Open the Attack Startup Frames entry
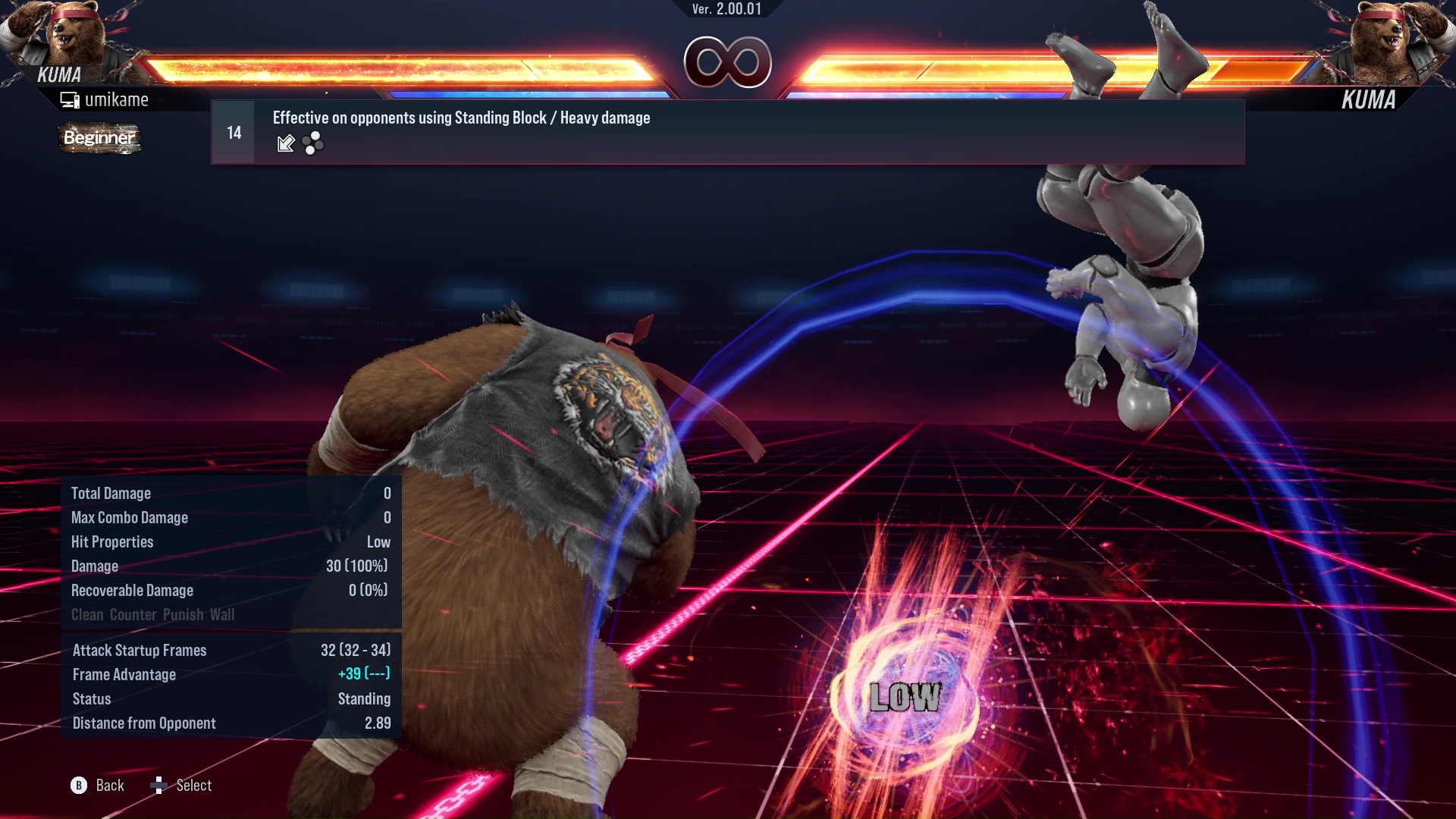 tap(227, 650)
